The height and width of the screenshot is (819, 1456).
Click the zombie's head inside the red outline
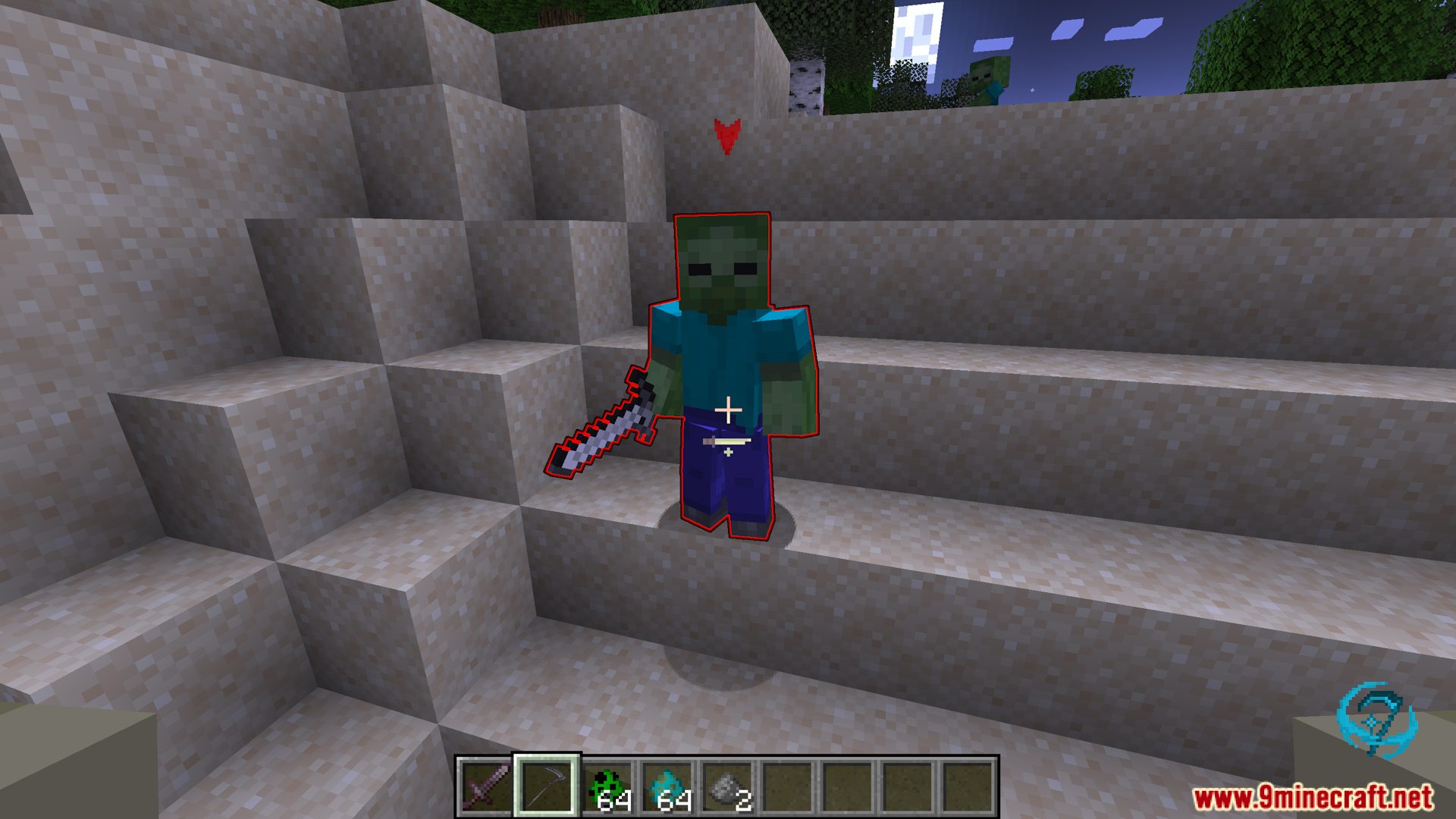723,262
